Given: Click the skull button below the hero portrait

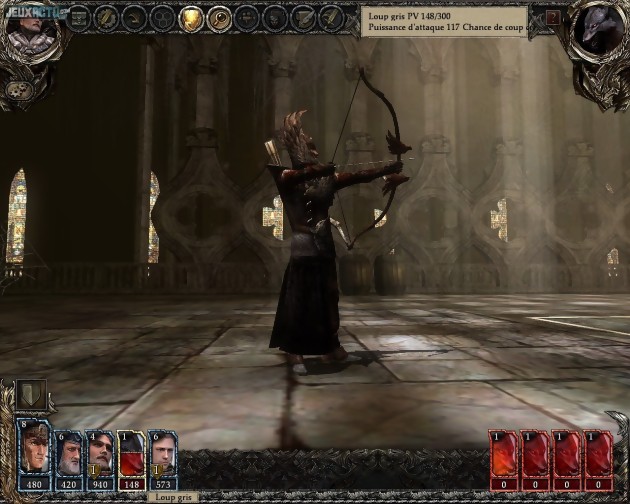Looking at the screenshot, I should coord(19,90).
